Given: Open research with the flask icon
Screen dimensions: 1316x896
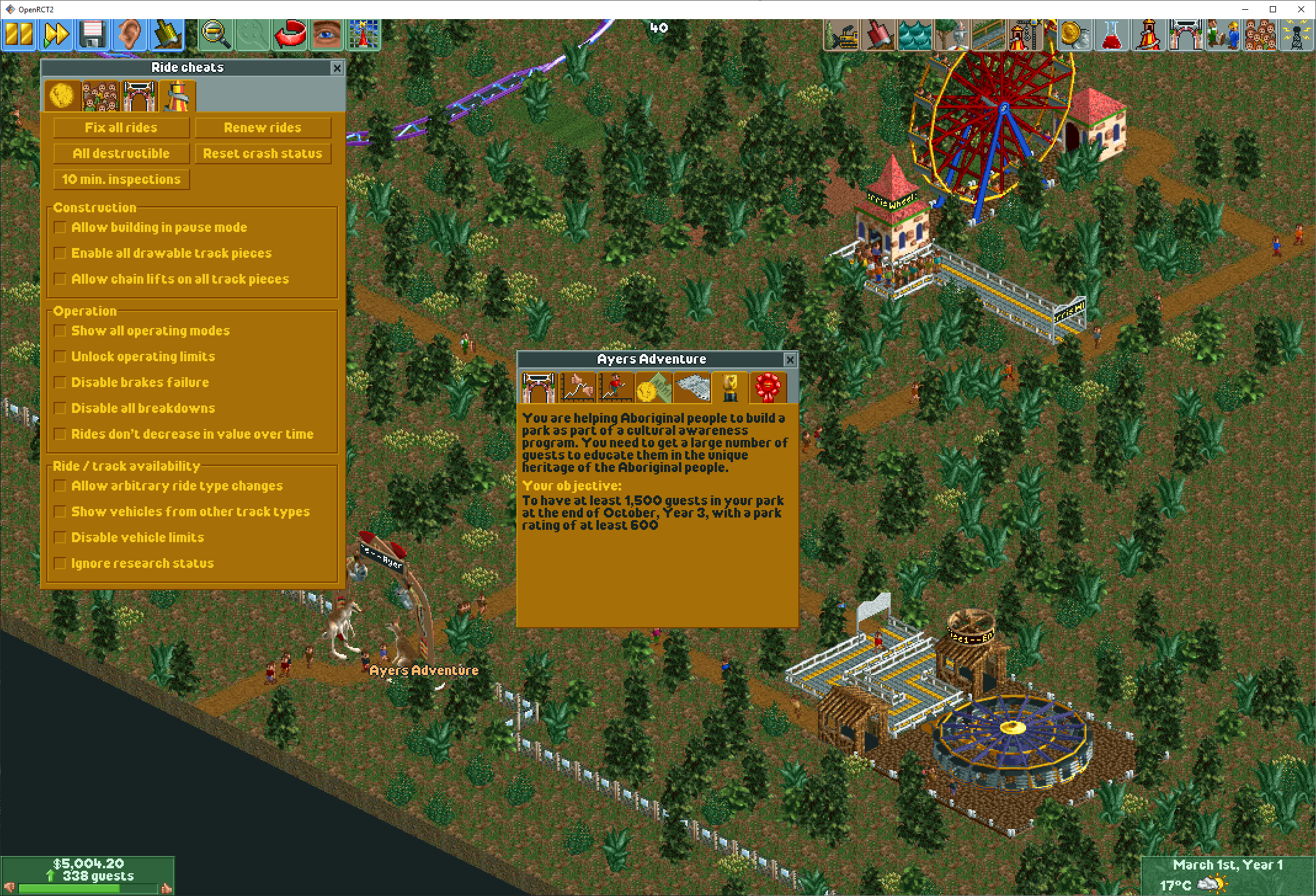Looking at the screenshot, I should (1111, 34).
